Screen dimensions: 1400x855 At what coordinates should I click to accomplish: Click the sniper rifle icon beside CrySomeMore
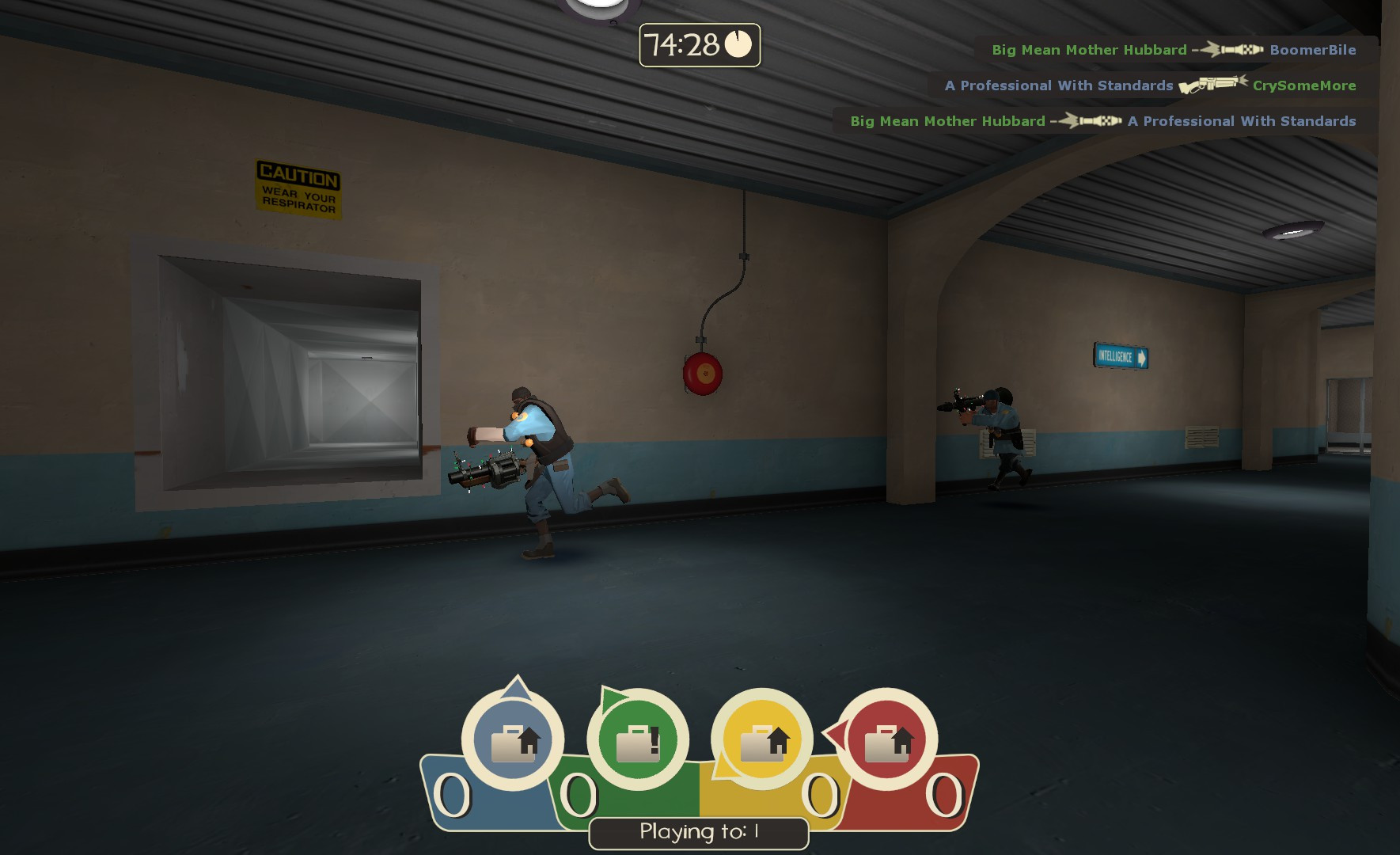point(1209,85)
